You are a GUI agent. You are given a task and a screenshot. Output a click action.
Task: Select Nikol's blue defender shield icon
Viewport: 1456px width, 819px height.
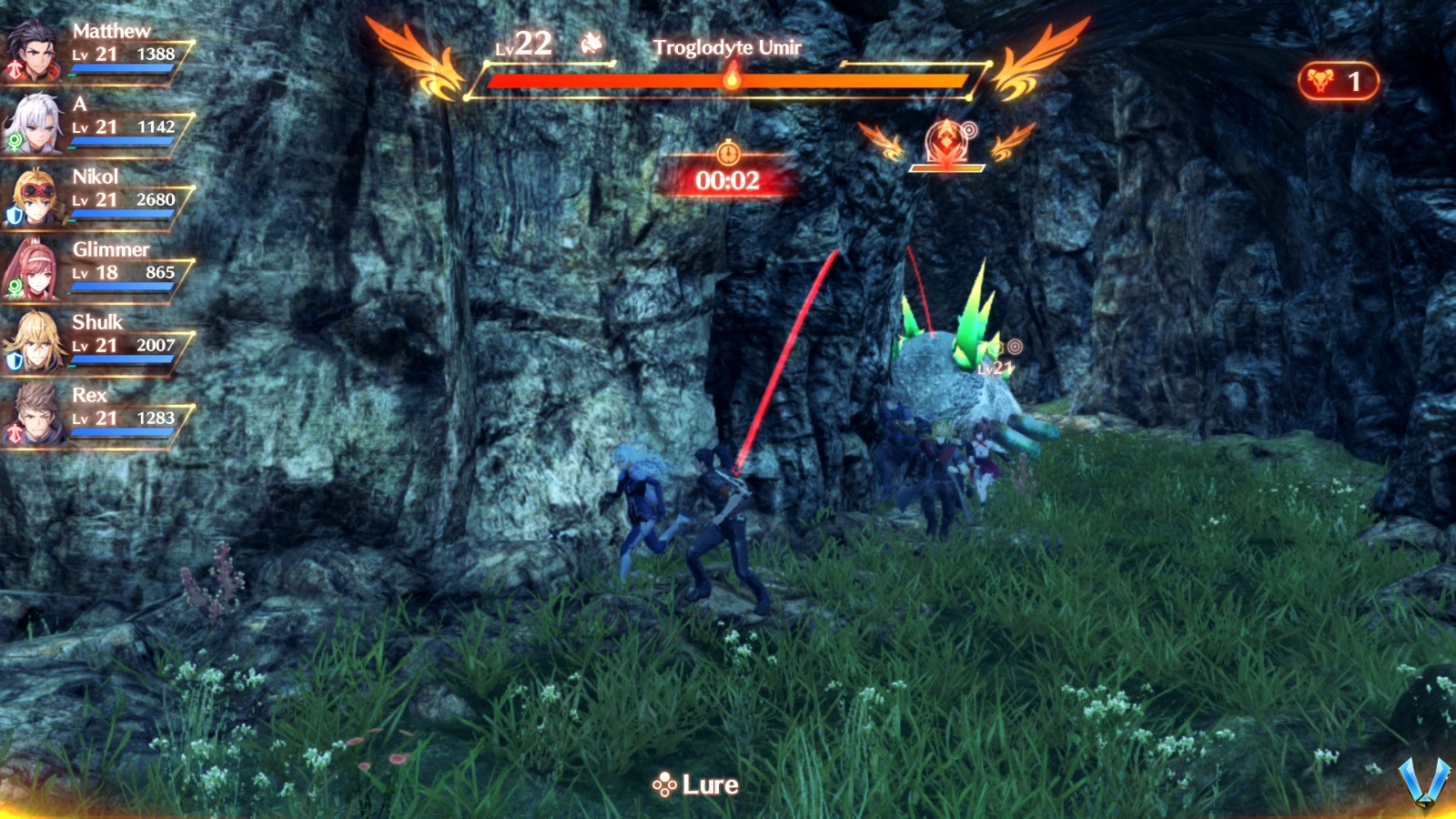[x=12, y=213]
